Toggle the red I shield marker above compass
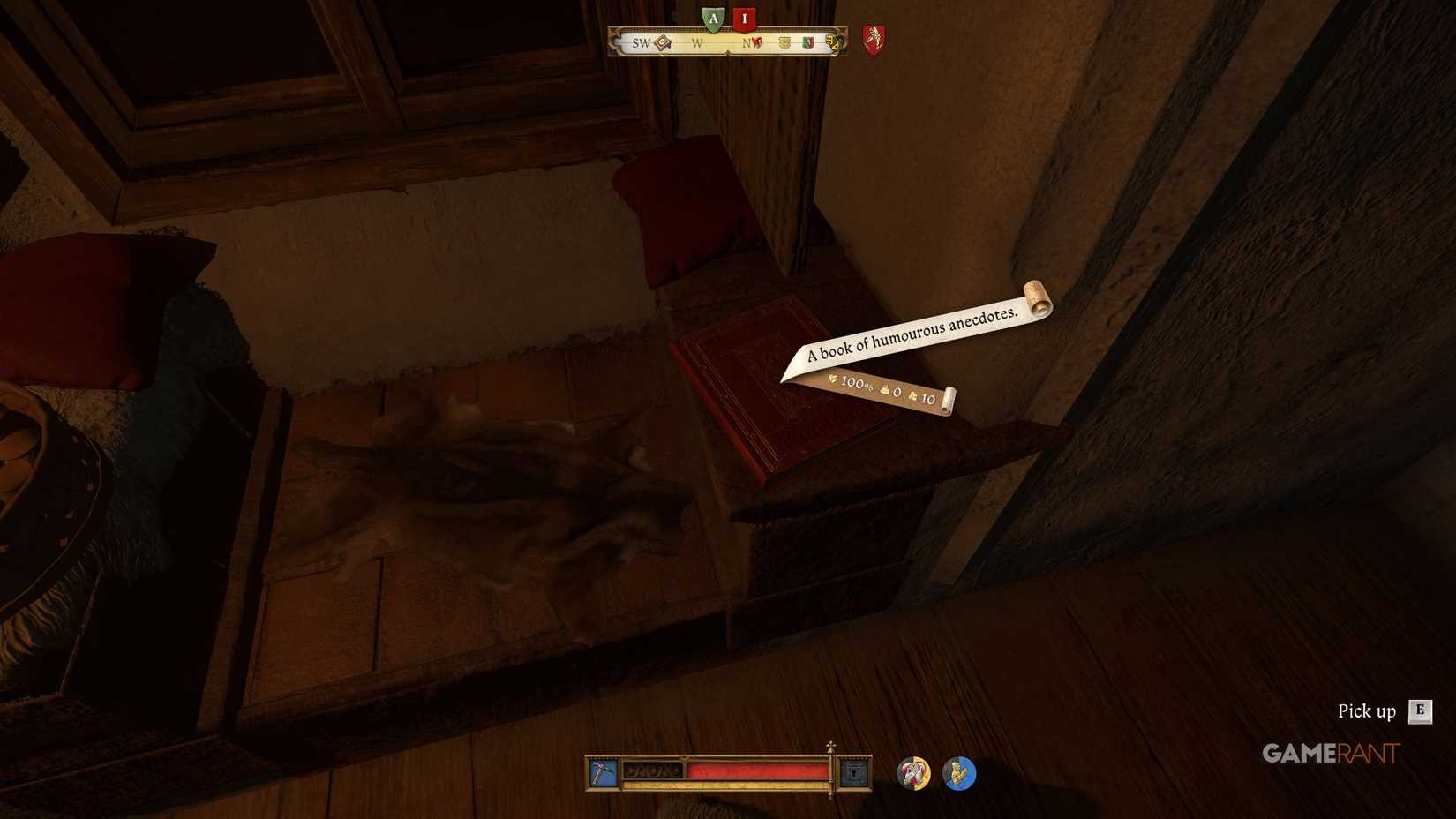The width and height of the screenshot is (1456, 819). click(x=746, y=18)
